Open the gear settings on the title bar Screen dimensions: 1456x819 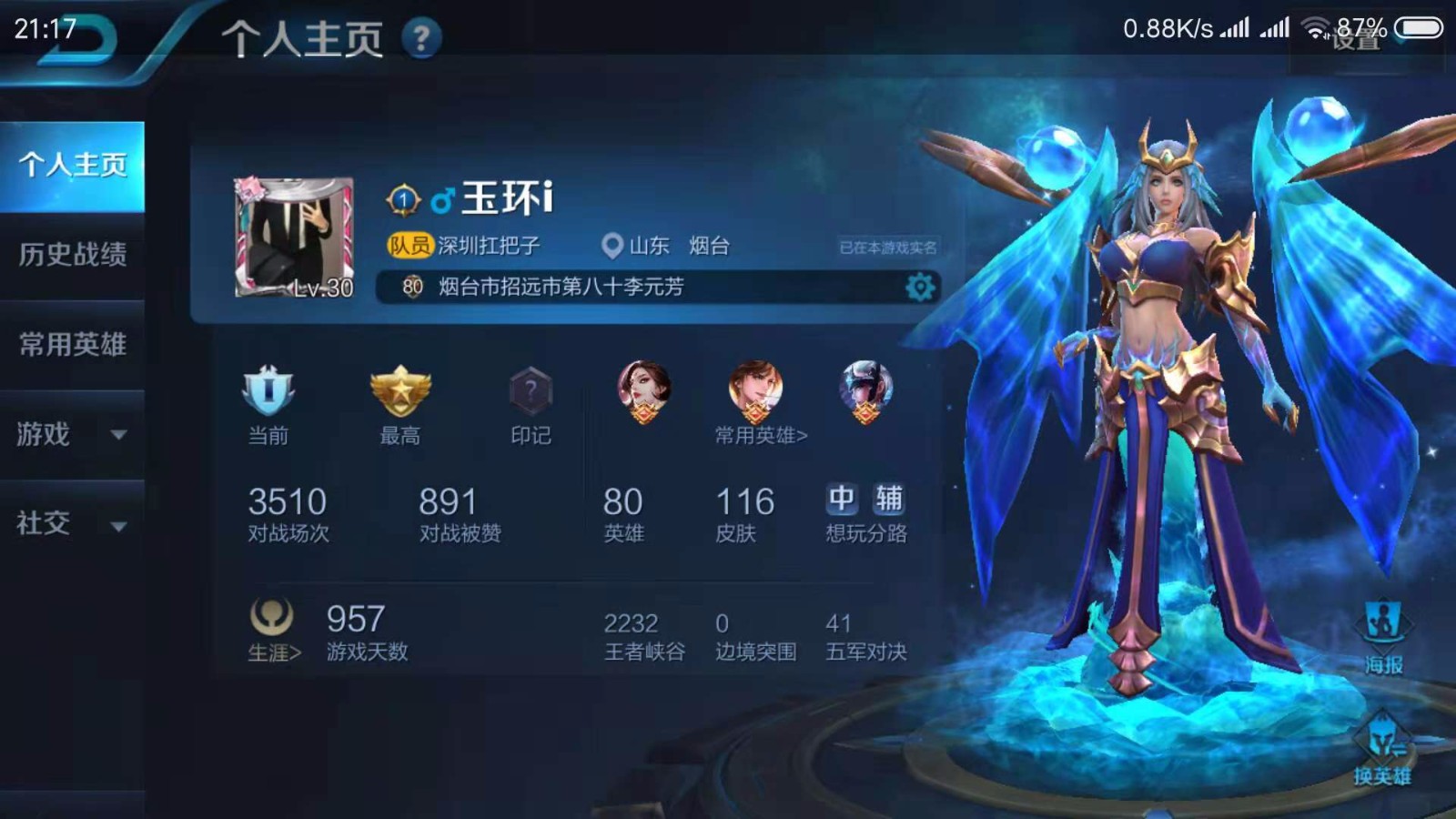click(x=920, y=288)
